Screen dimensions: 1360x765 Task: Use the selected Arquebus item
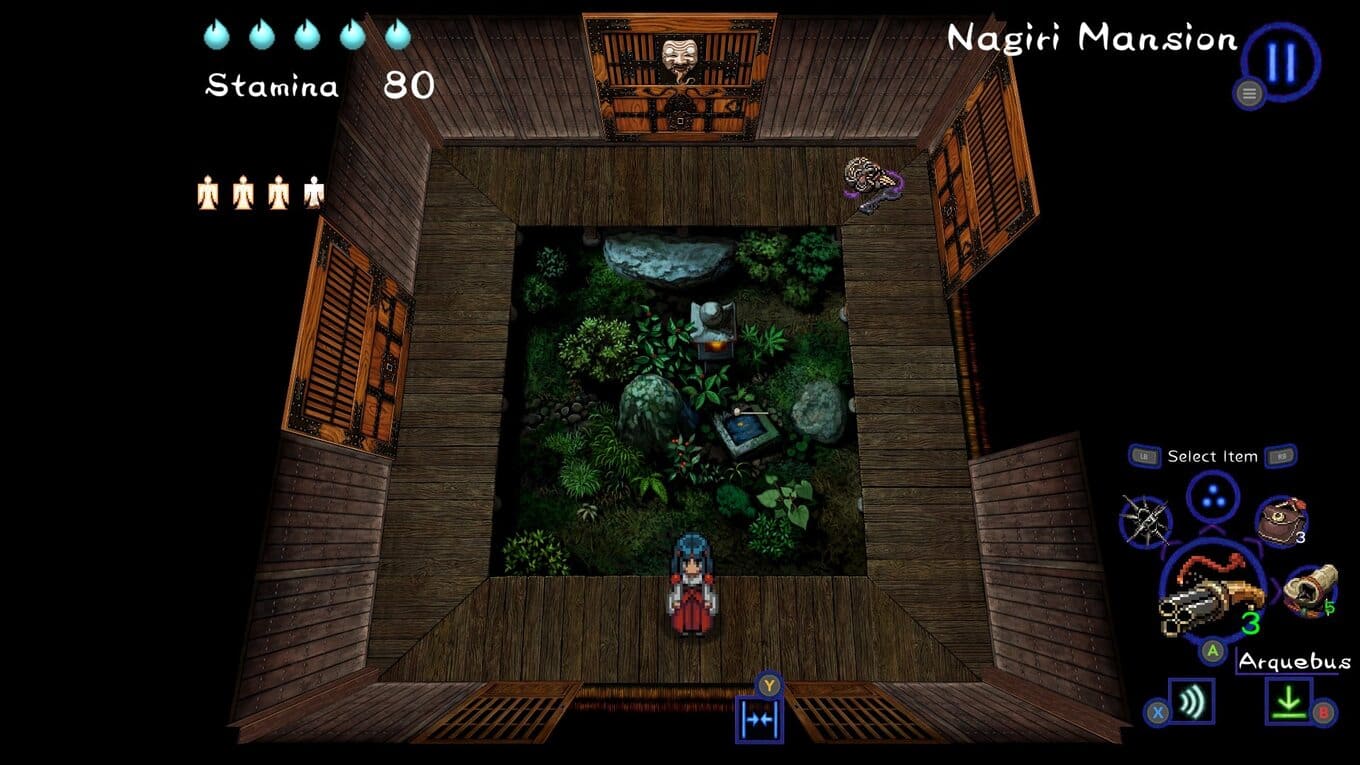tap(1211, 596)
